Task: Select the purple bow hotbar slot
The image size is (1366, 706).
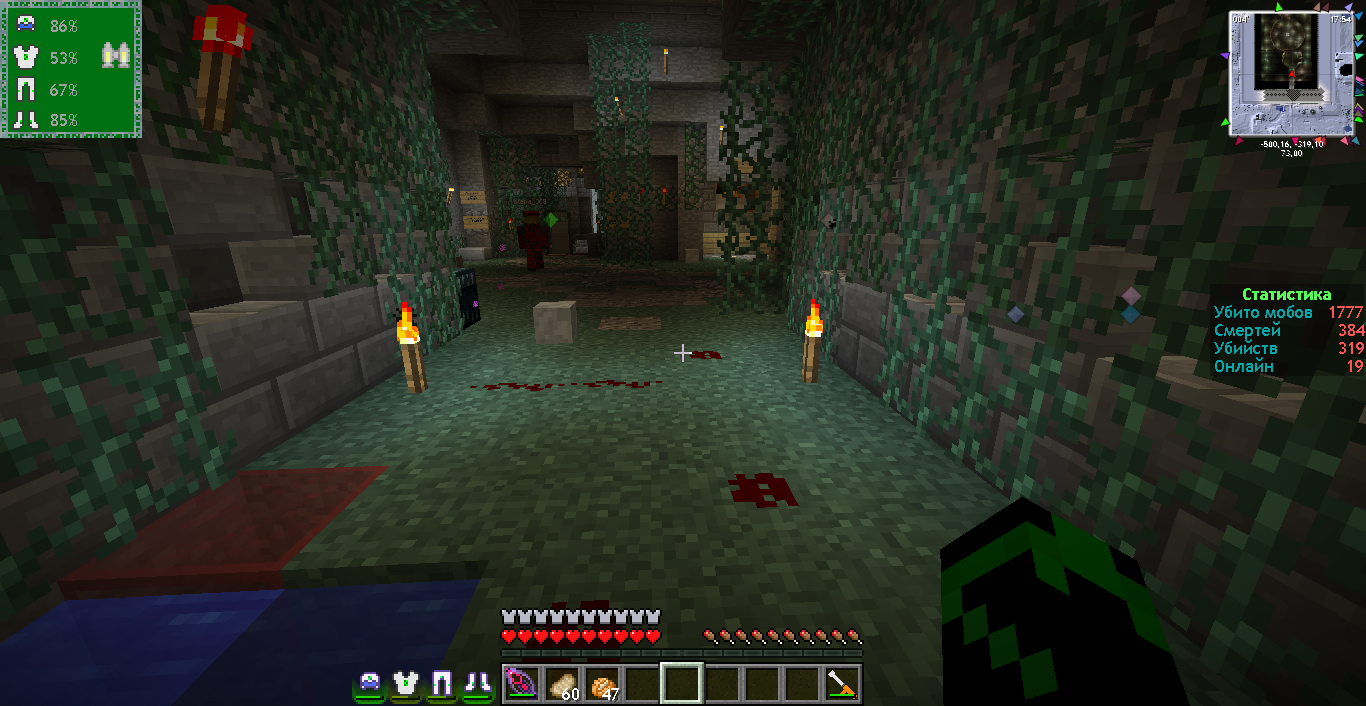Action: coord(521,684)
